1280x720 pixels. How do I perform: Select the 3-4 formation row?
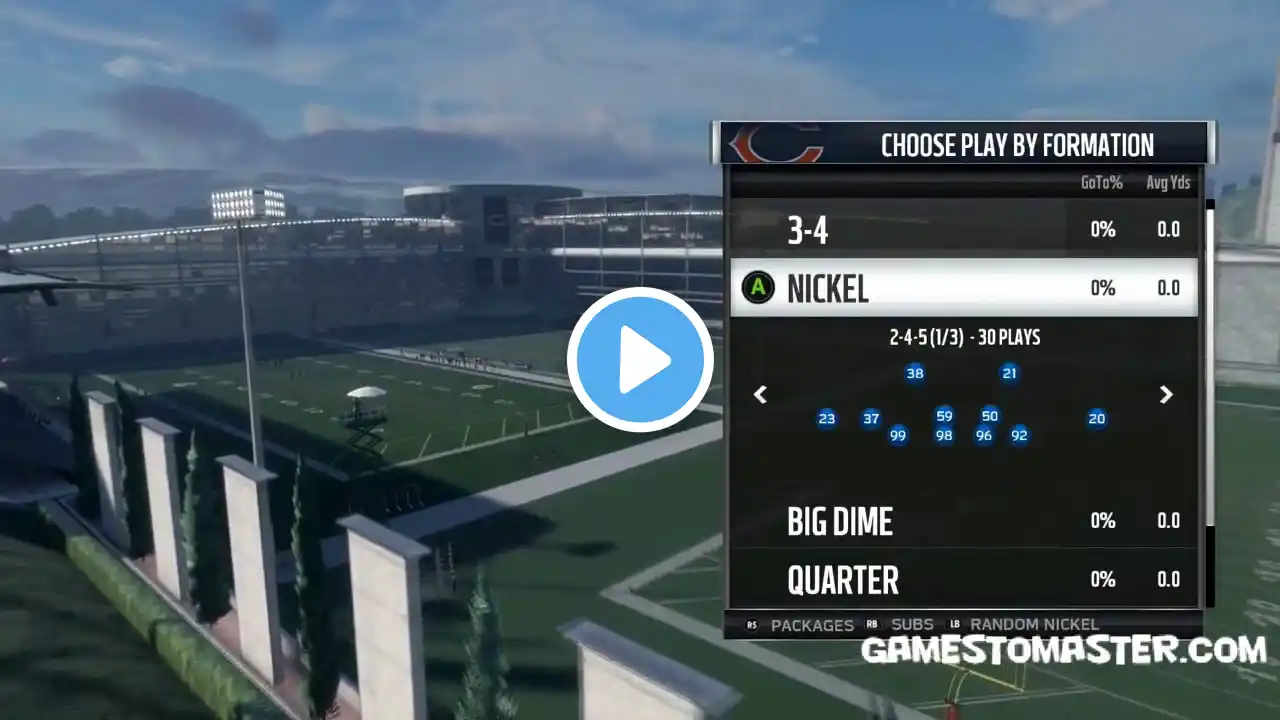coord(962,230)
